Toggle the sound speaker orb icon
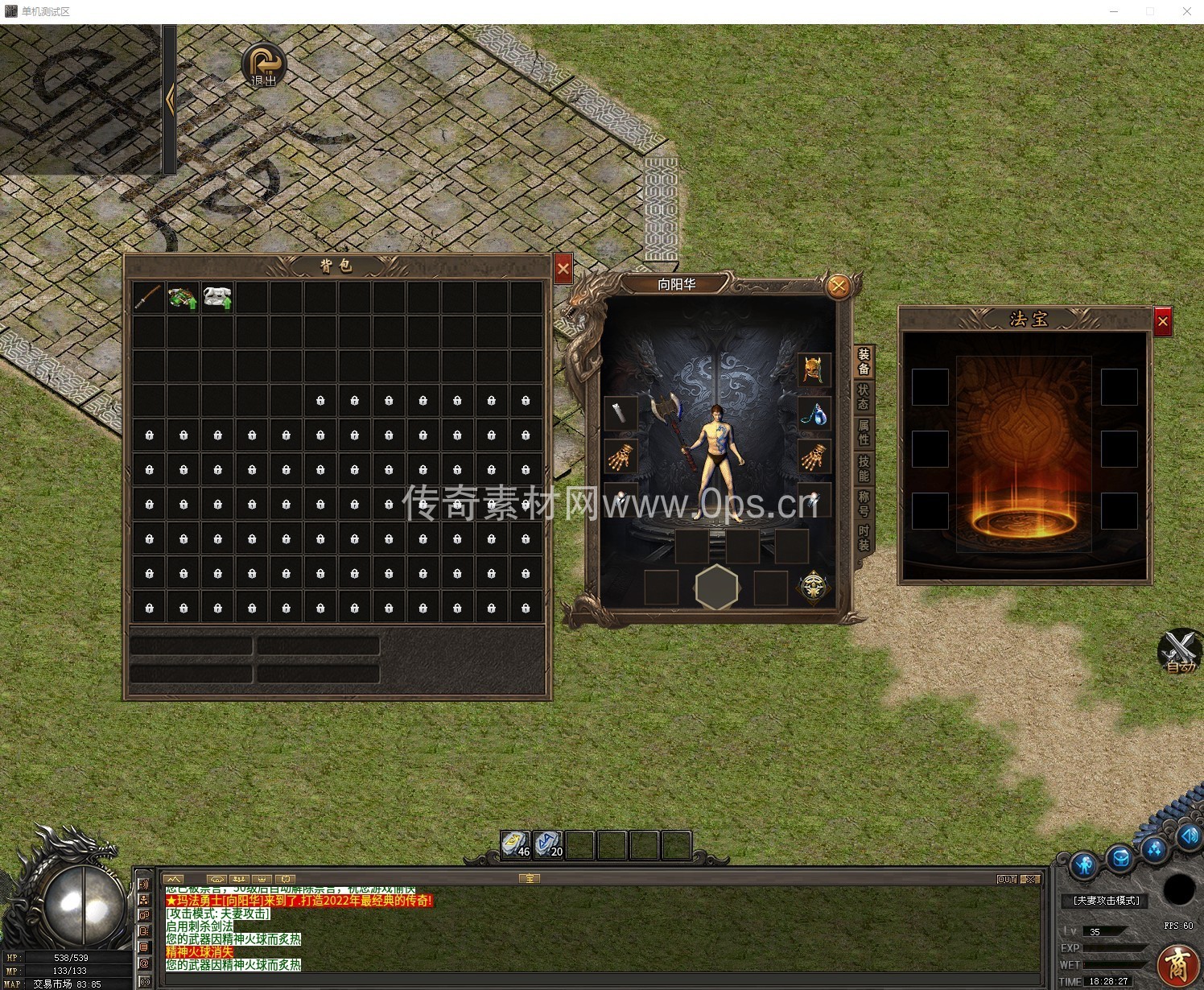Screen dimensions: 1204x990 (1189, 837)
